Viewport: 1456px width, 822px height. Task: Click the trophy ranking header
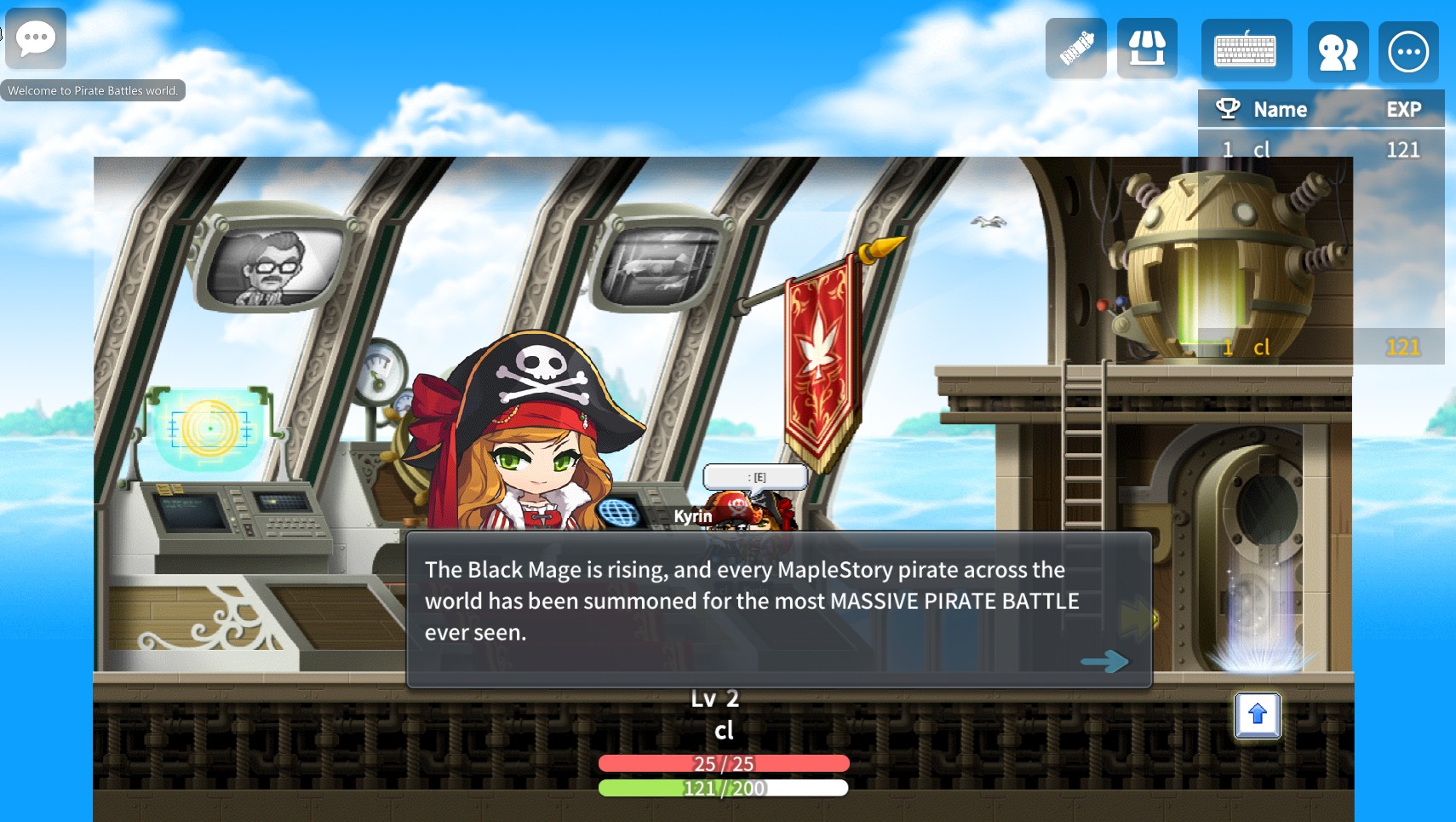(1228, 109)
